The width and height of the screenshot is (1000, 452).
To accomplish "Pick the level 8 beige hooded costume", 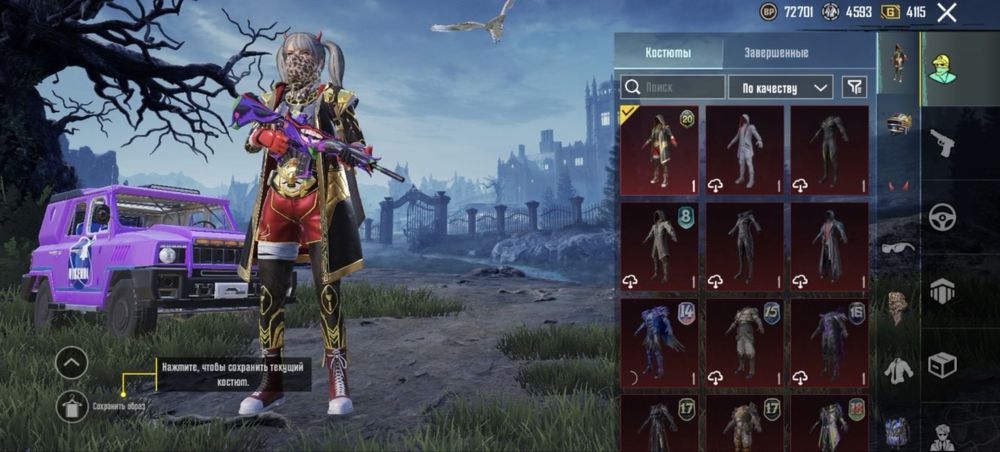I will [658, 246].
